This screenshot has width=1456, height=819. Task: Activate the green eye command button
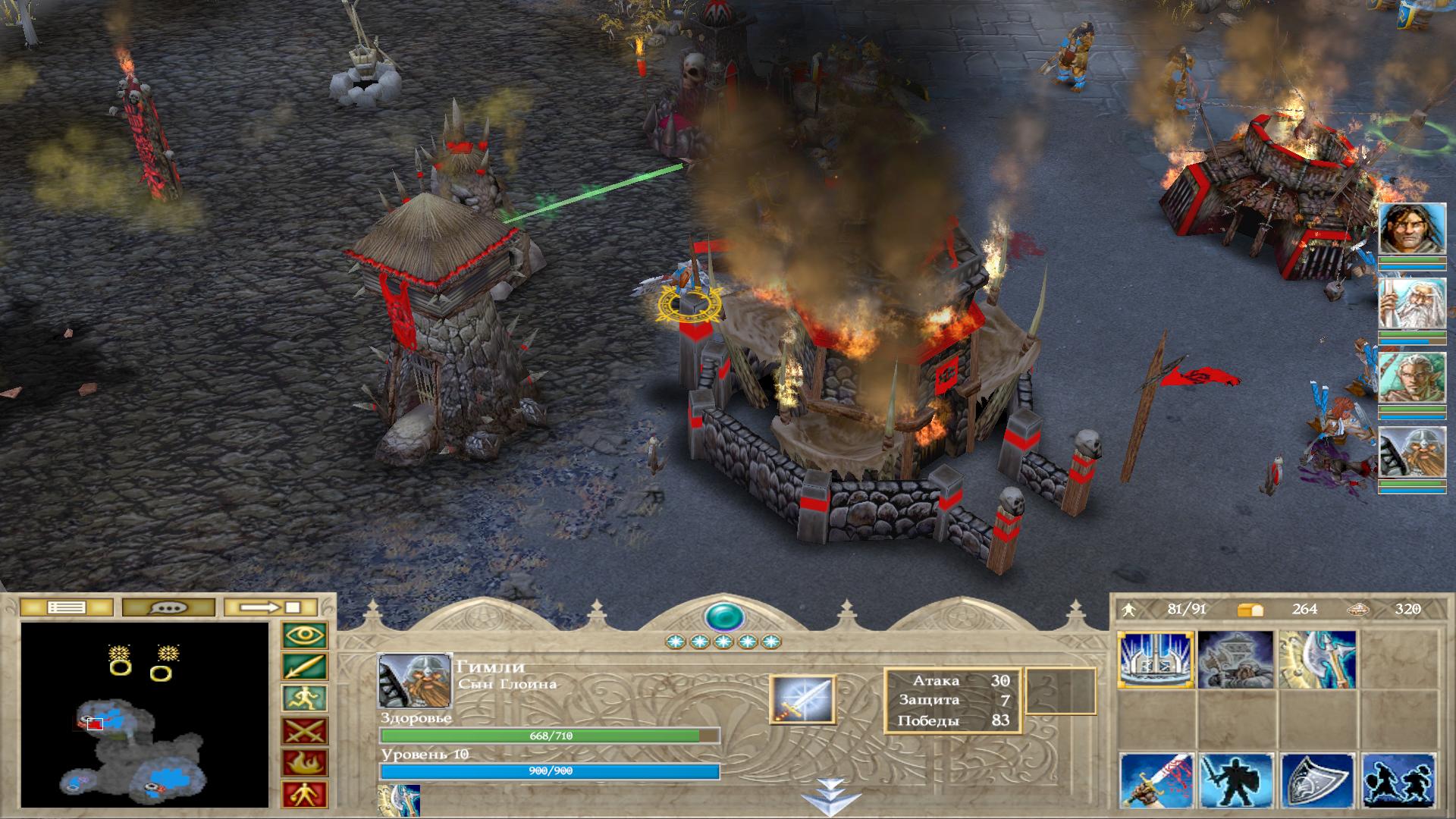[304, 635]
